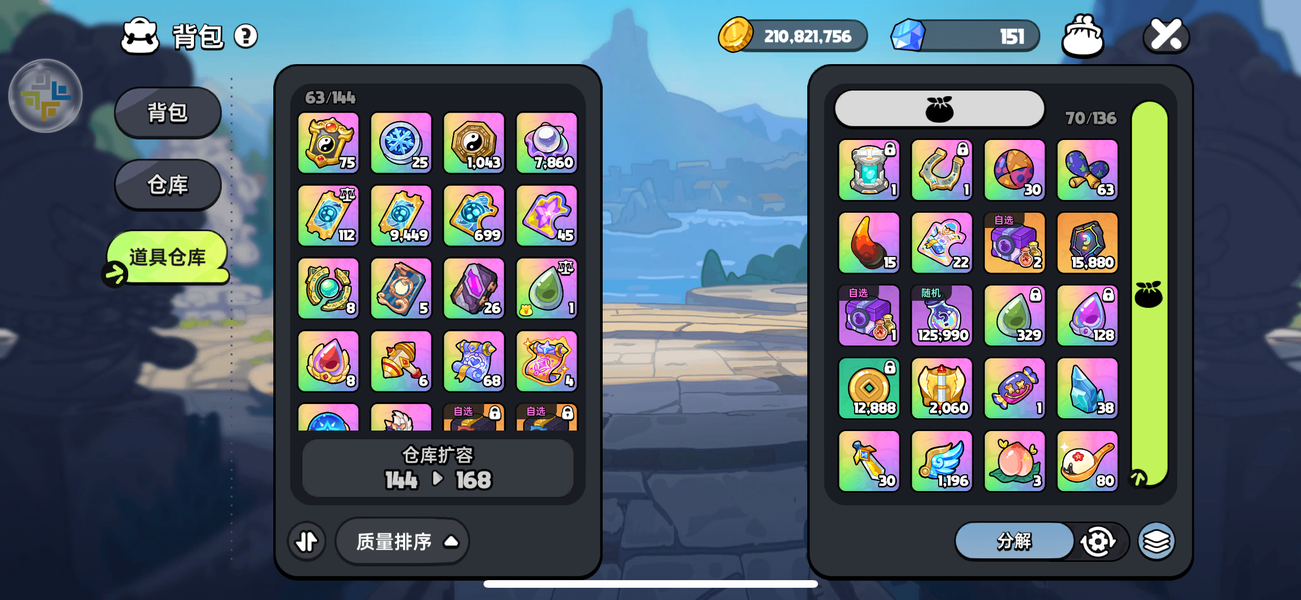Switch to the 背包 tab
Viewport: 1301px width, 600px height.
click(167, 112)
